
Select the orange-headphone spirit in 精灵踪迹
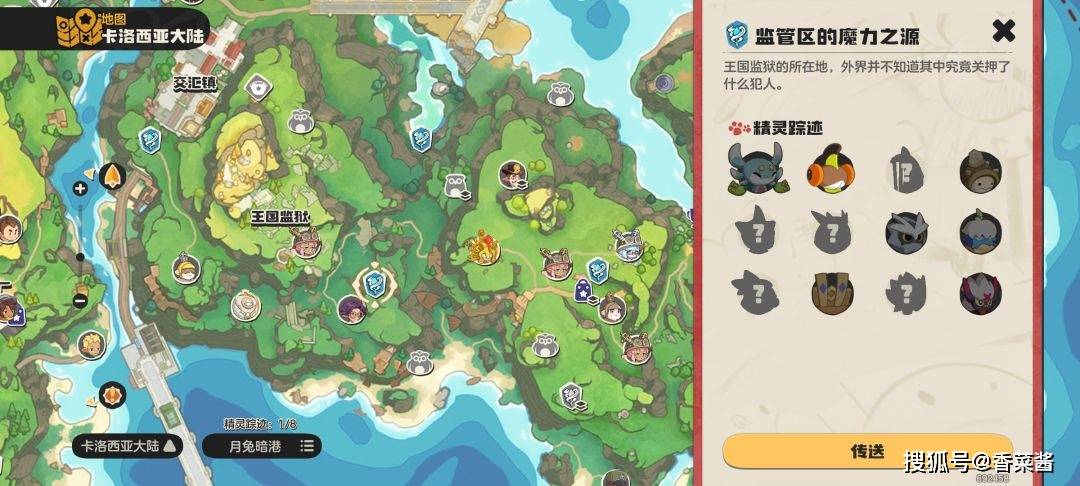[831, 169]
